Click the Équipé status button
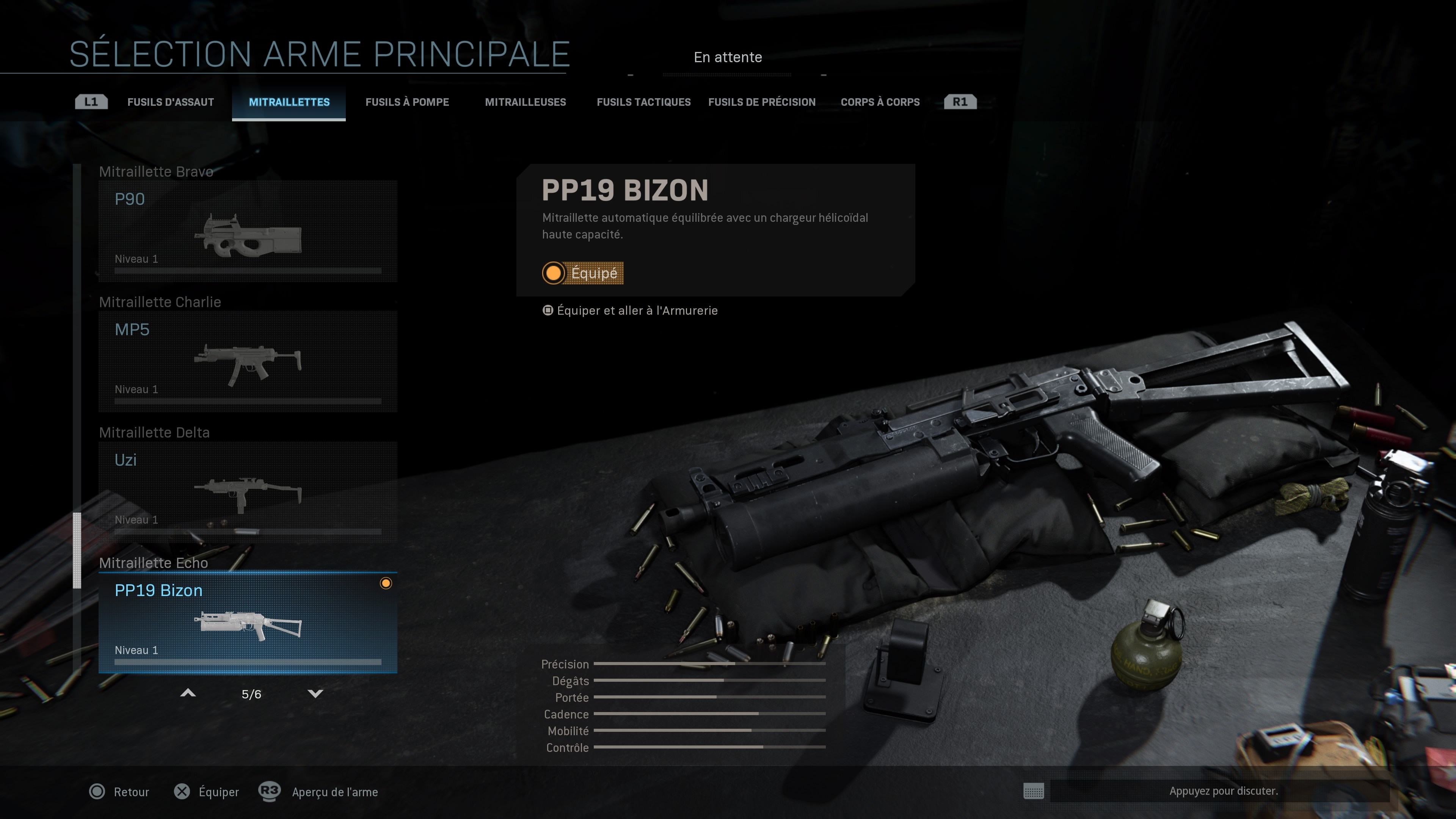 583,273
